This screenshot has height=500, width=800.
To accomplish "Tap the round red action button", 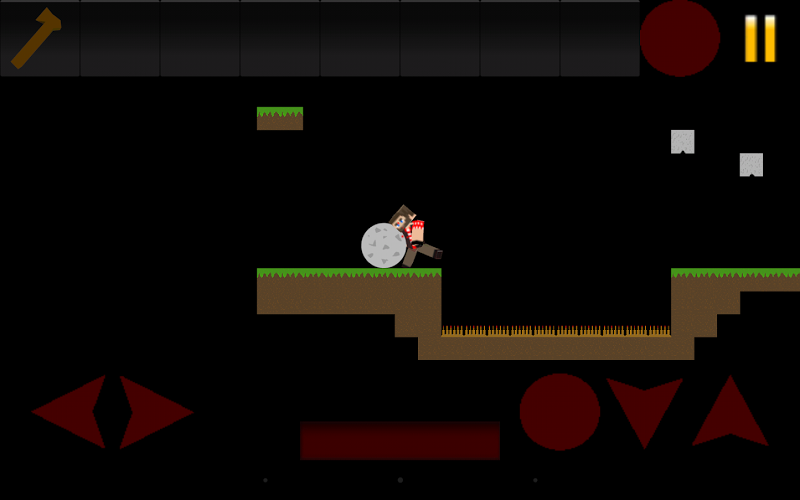I will pyautogui.click(x=559, y=411).
